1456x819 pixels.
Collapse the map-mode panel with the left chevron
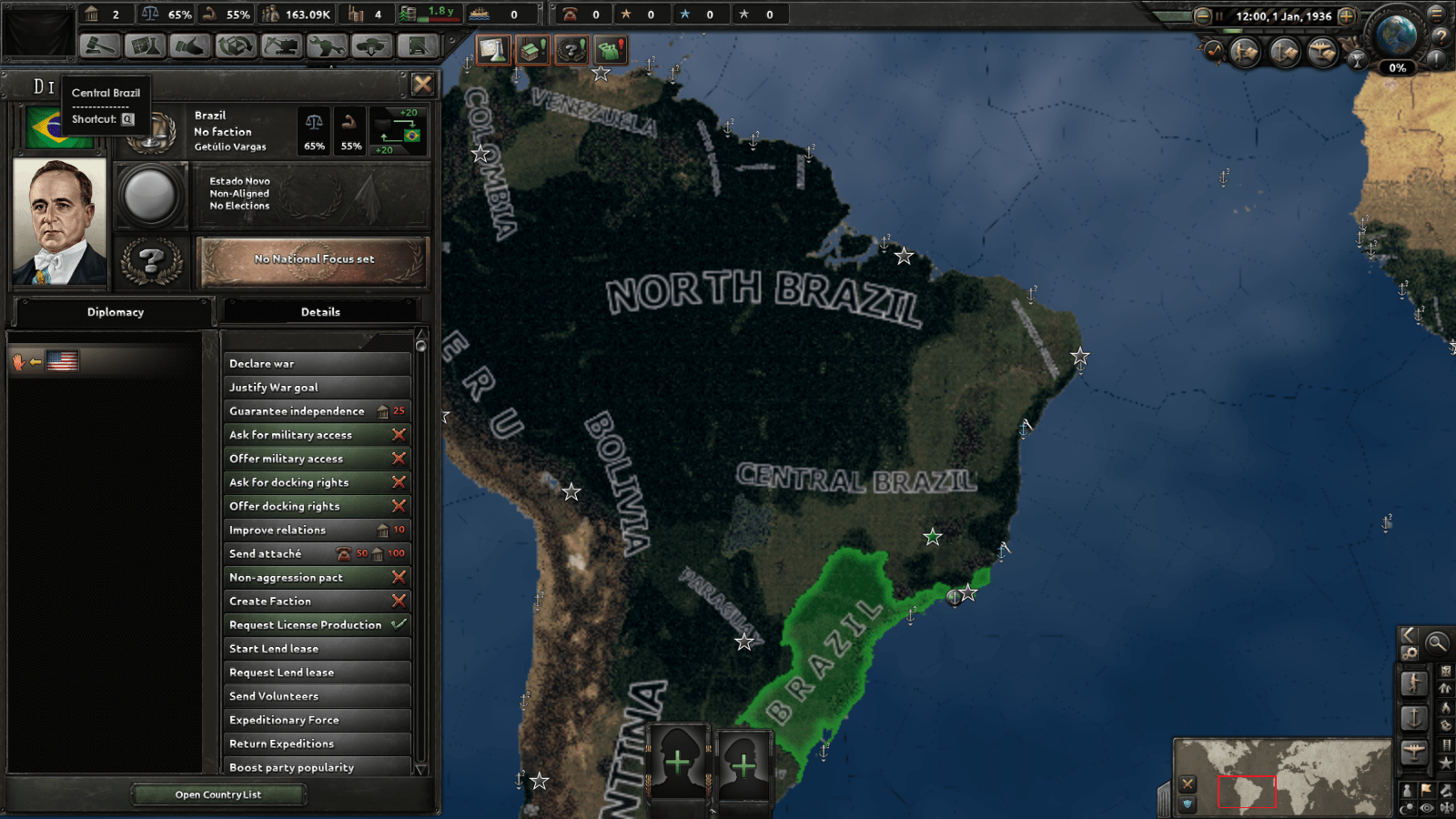(x=1408, y=635)
